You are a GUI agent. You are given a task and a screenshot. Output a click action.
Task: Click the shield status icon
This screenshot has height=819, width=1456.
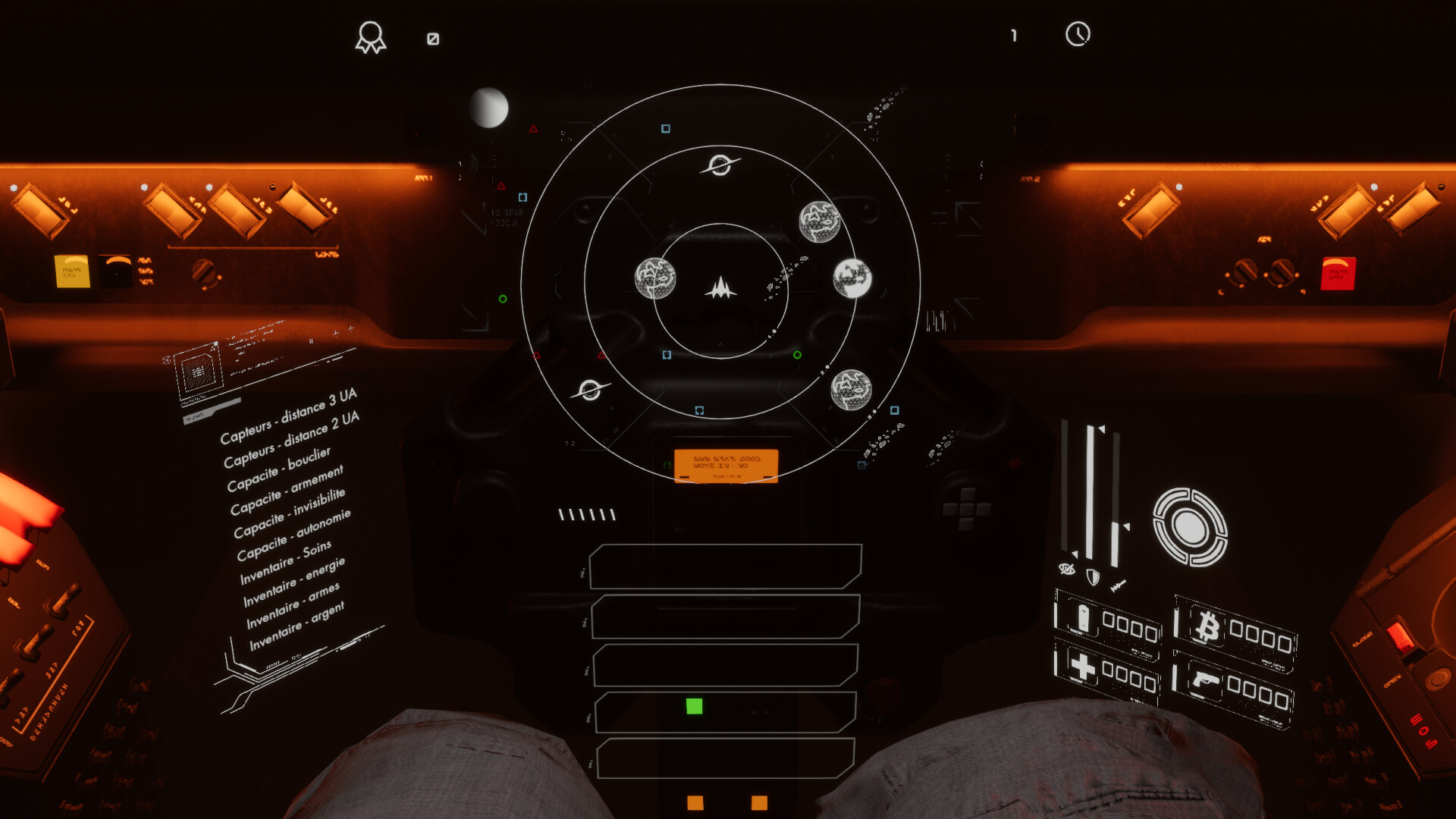(1092, 576)
